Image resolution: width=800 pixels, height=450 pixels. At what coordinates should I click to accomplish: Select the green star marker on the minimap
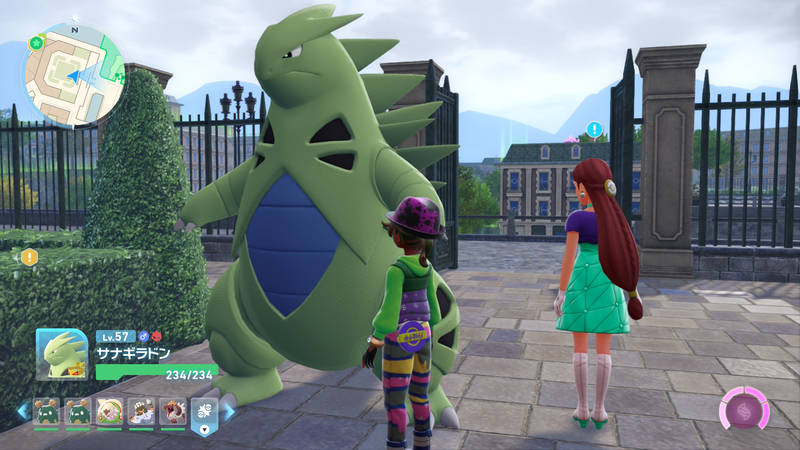click(x=36, y=44)
